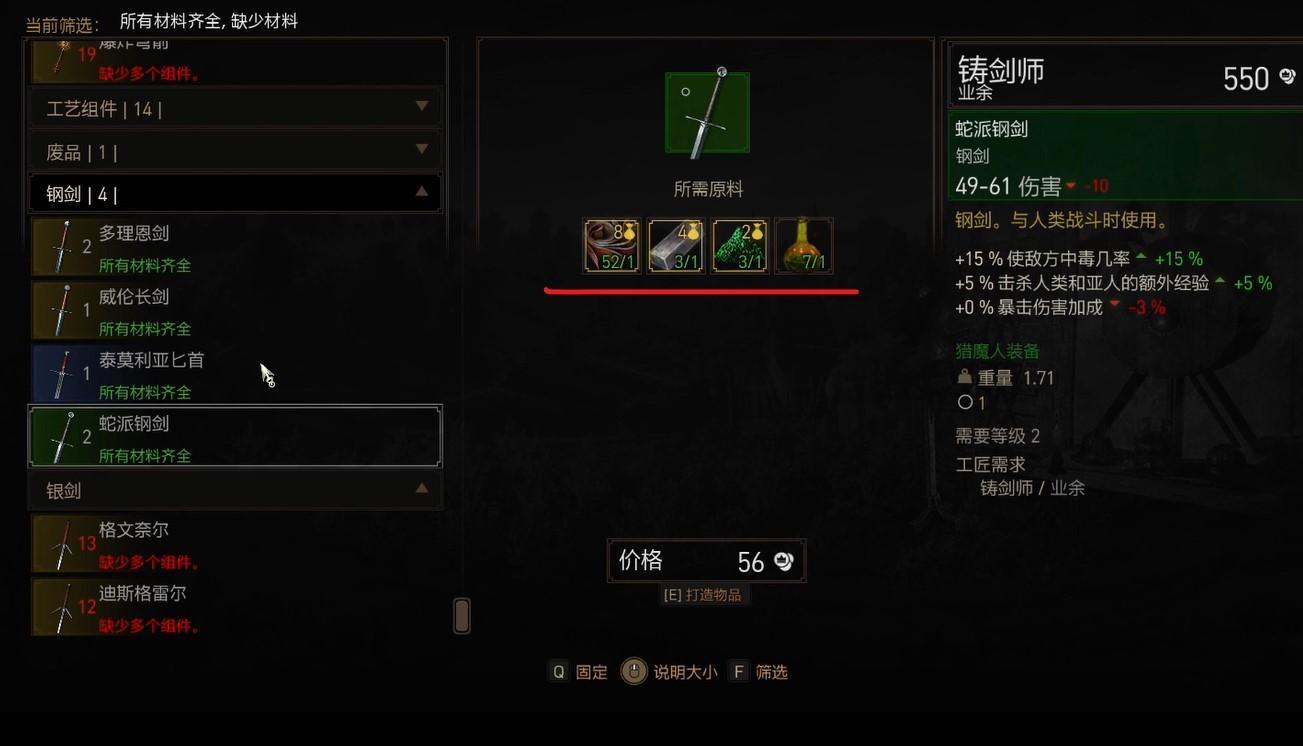
Task: Click the leather hide ingredient icon
Action: pos(611,245)
